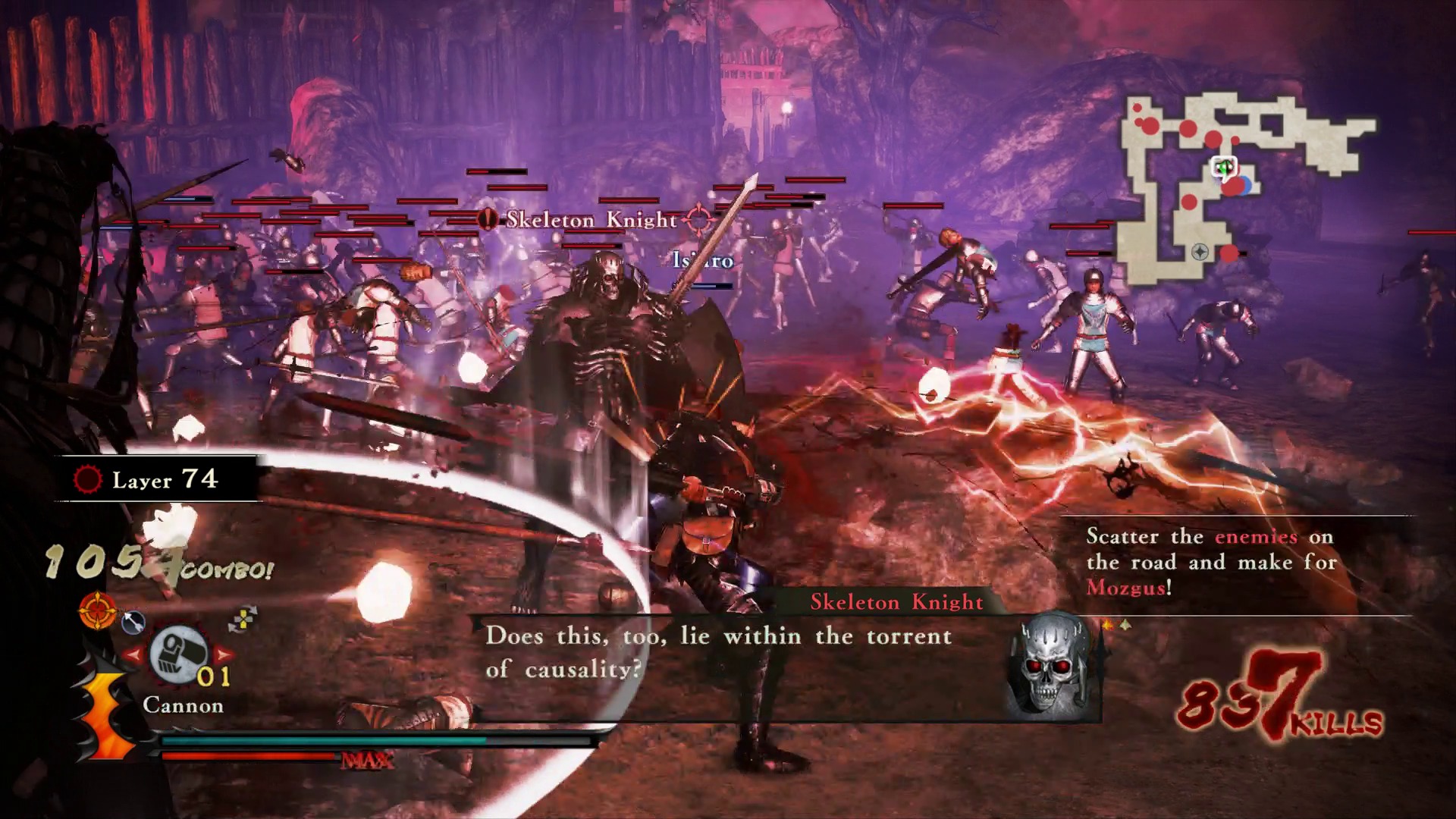Screen dimensions: 1456x819
Task: Click the orange crosshair target icon
Action: (97, 610)
